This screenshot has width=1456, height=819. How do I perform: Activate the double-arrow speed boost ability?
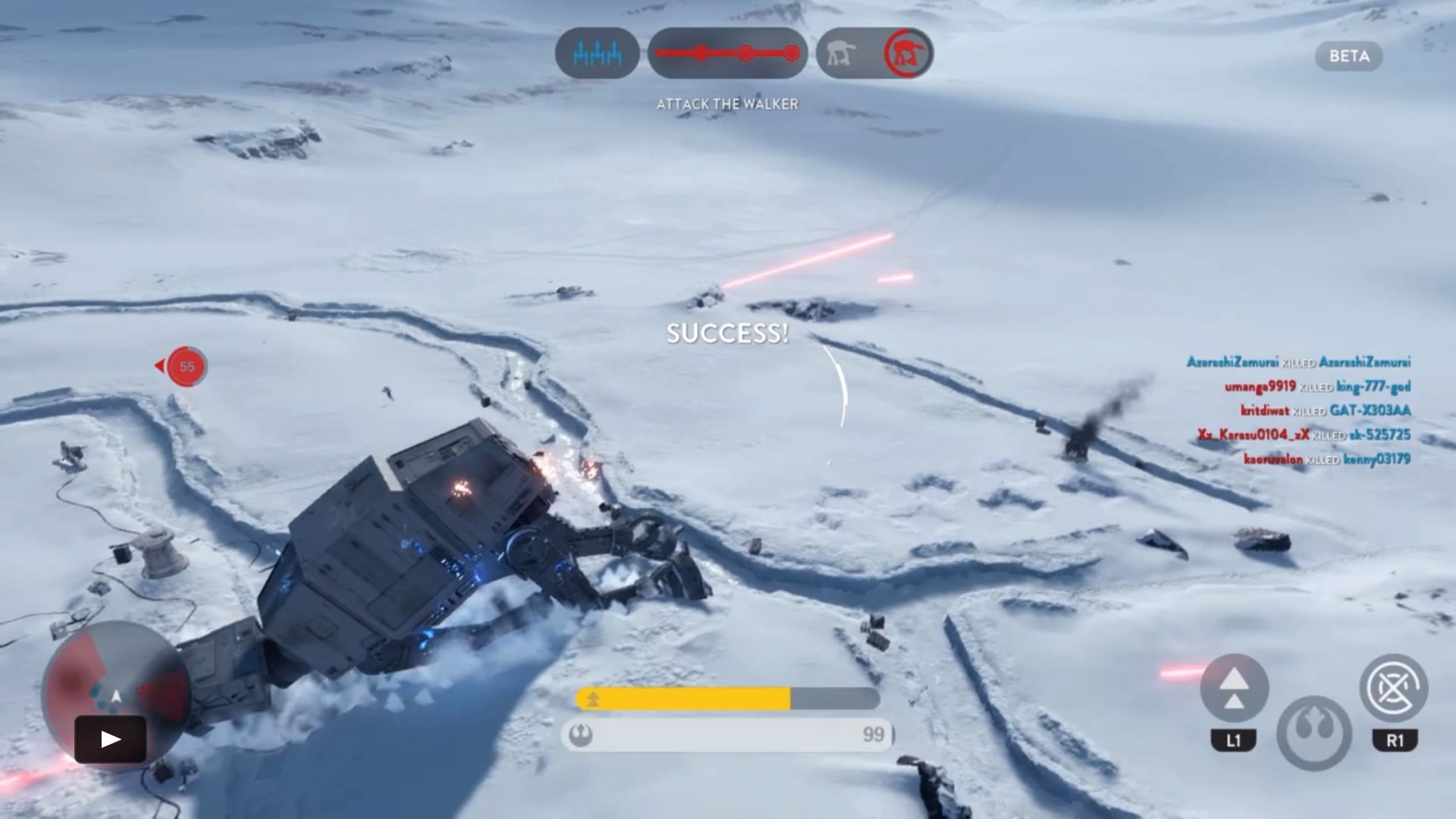[x=1234, y=689]
